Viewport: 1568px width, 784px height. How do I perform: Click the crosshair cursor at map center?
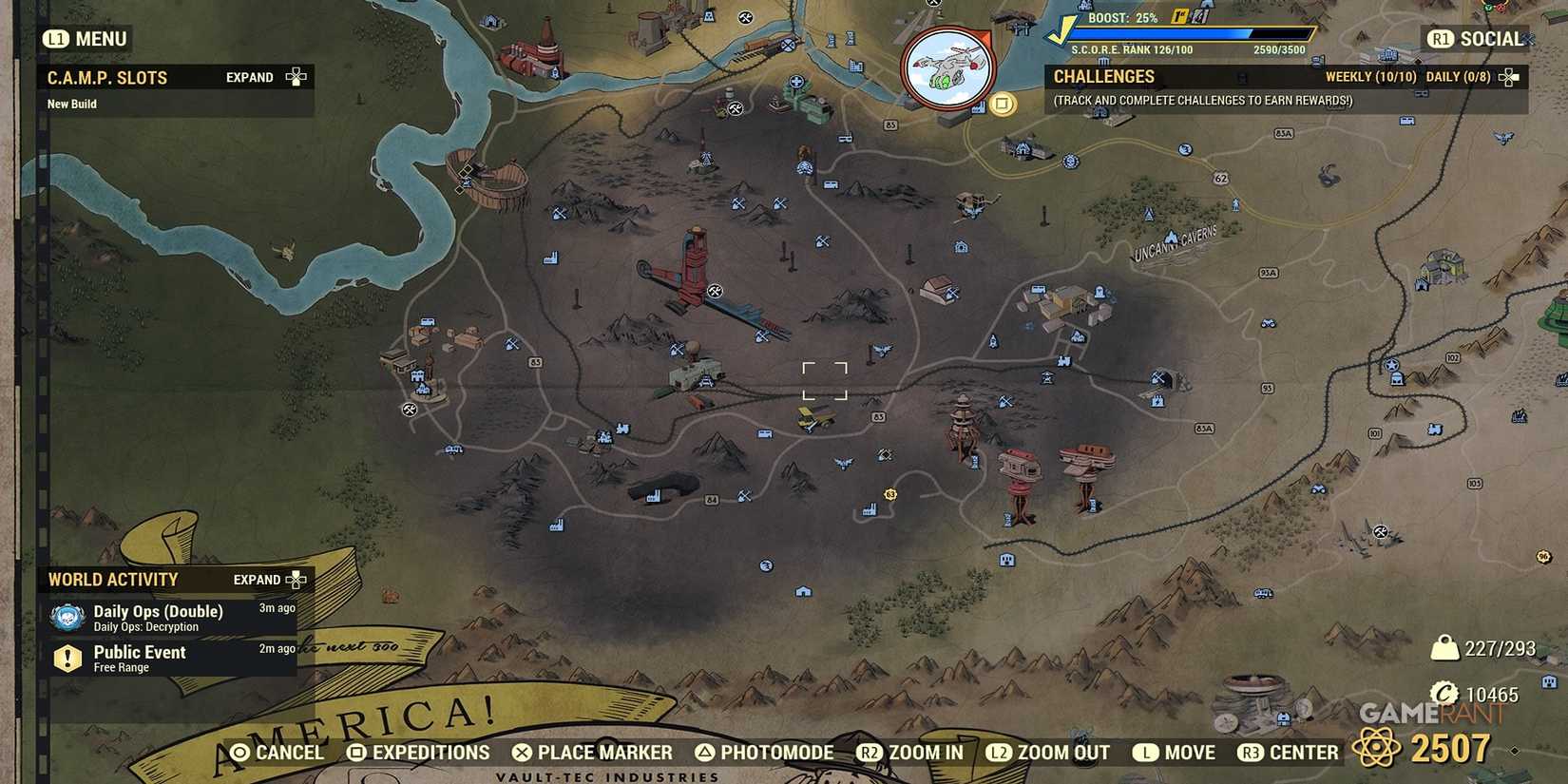(x=826, y=381)
